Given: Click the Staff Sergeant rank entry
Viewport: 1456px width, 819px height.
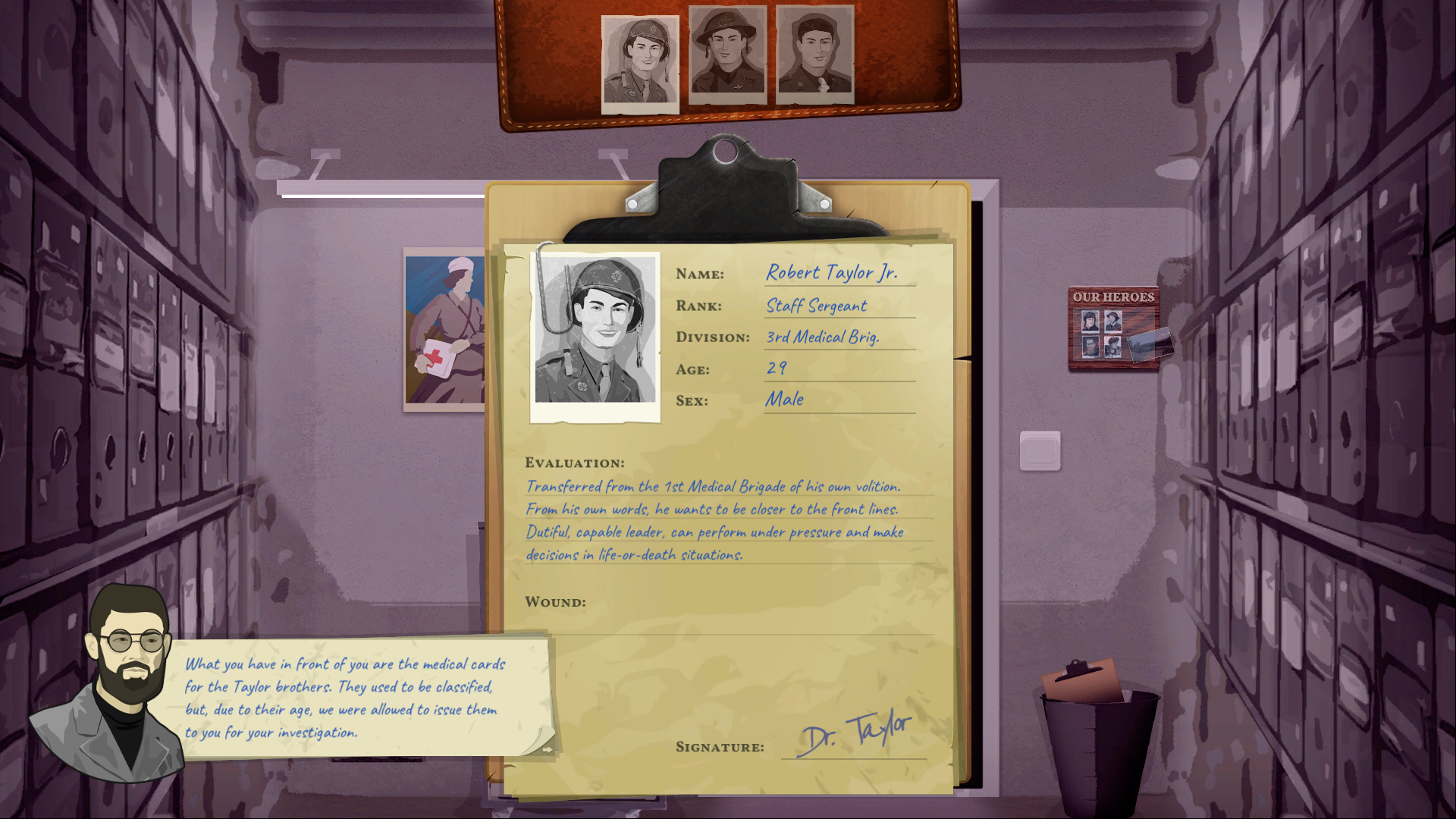Looking at the screenshot, I should [x=815, y=305].
